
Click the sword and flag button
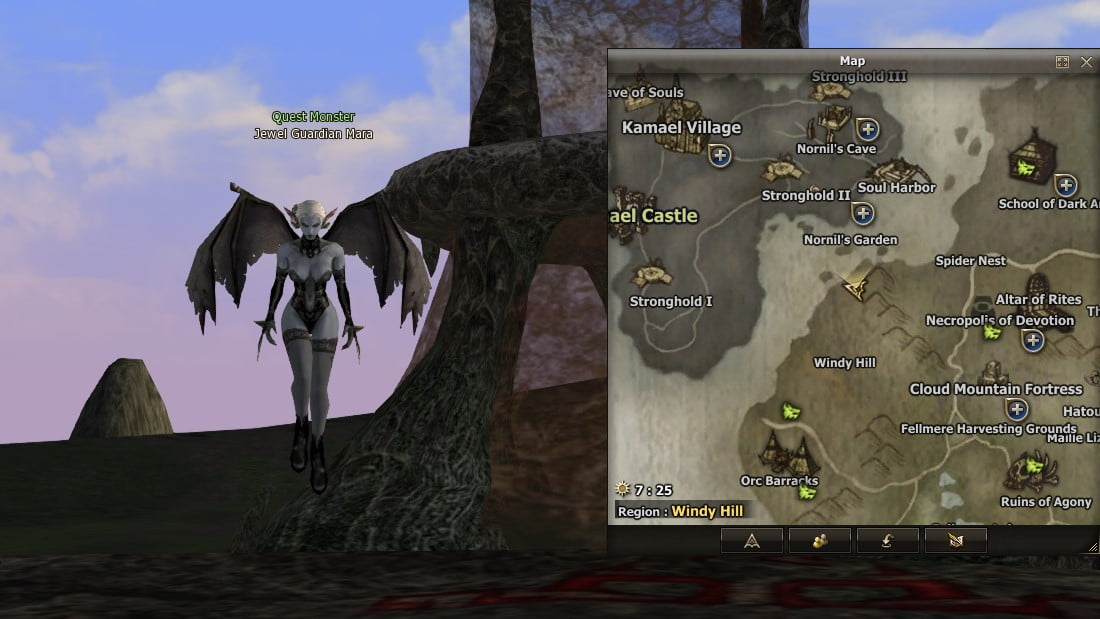(x=955, y=541)
